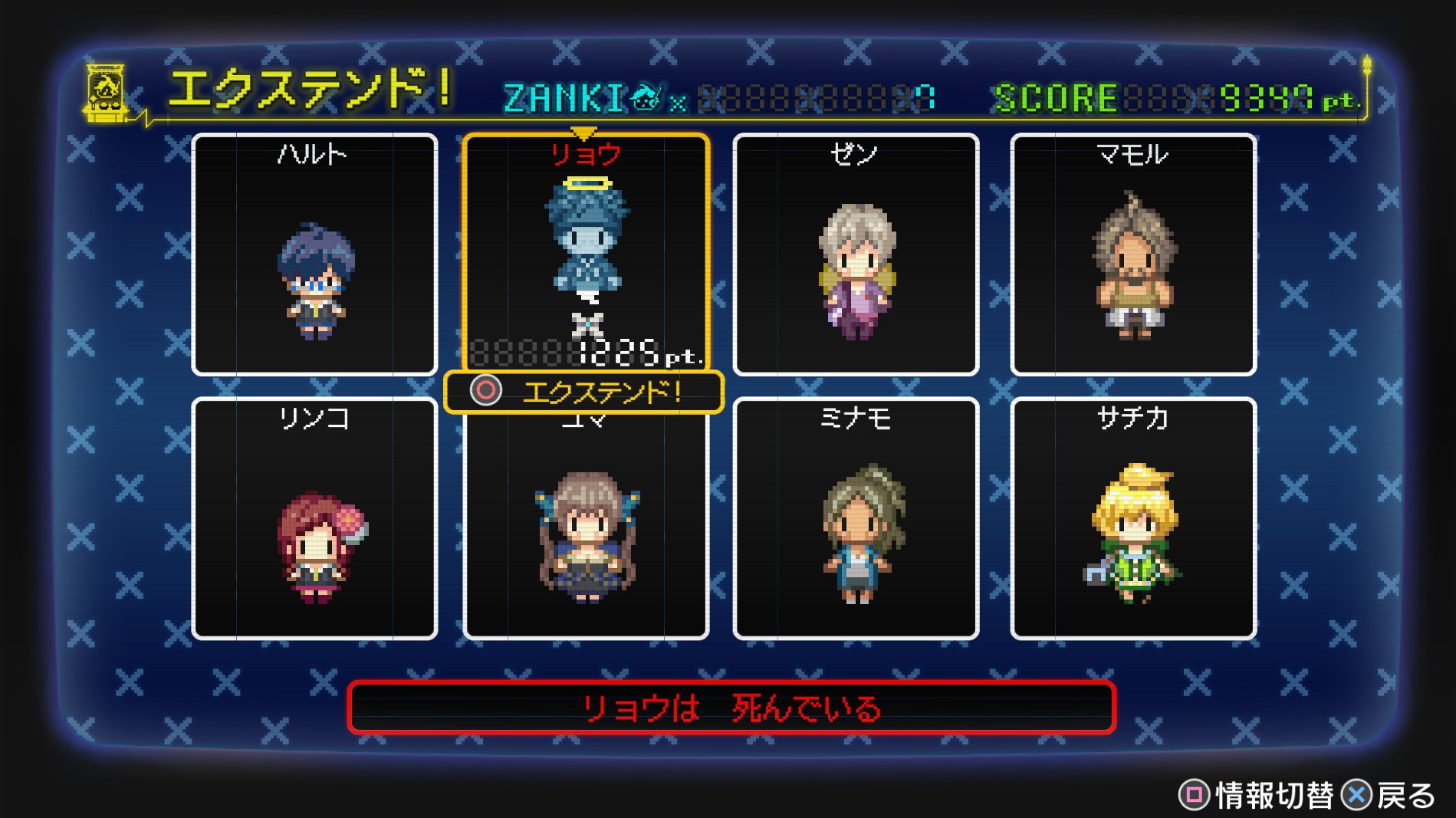This screenshot has height=818, width=1456.
Task: Select Yuma's character portrait
Action: click(x=585, y=537)
